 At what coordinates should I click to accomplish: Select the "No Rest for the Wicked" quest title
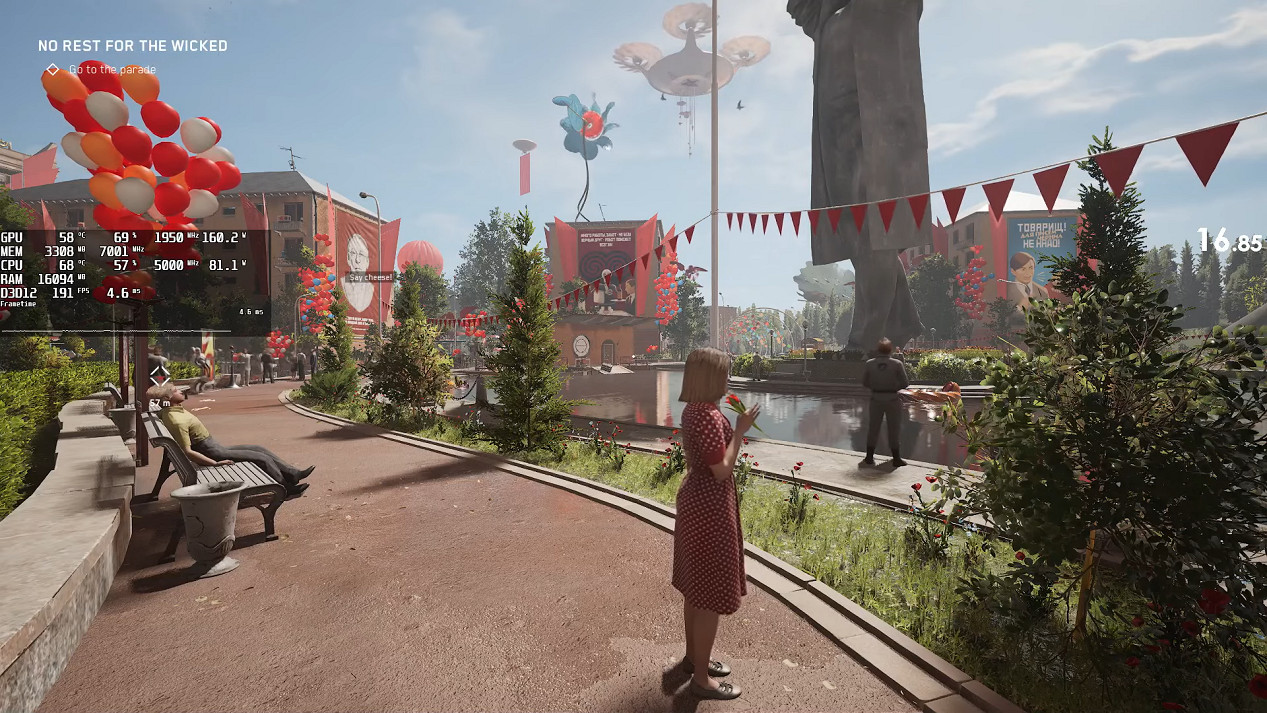coord(132,46)
